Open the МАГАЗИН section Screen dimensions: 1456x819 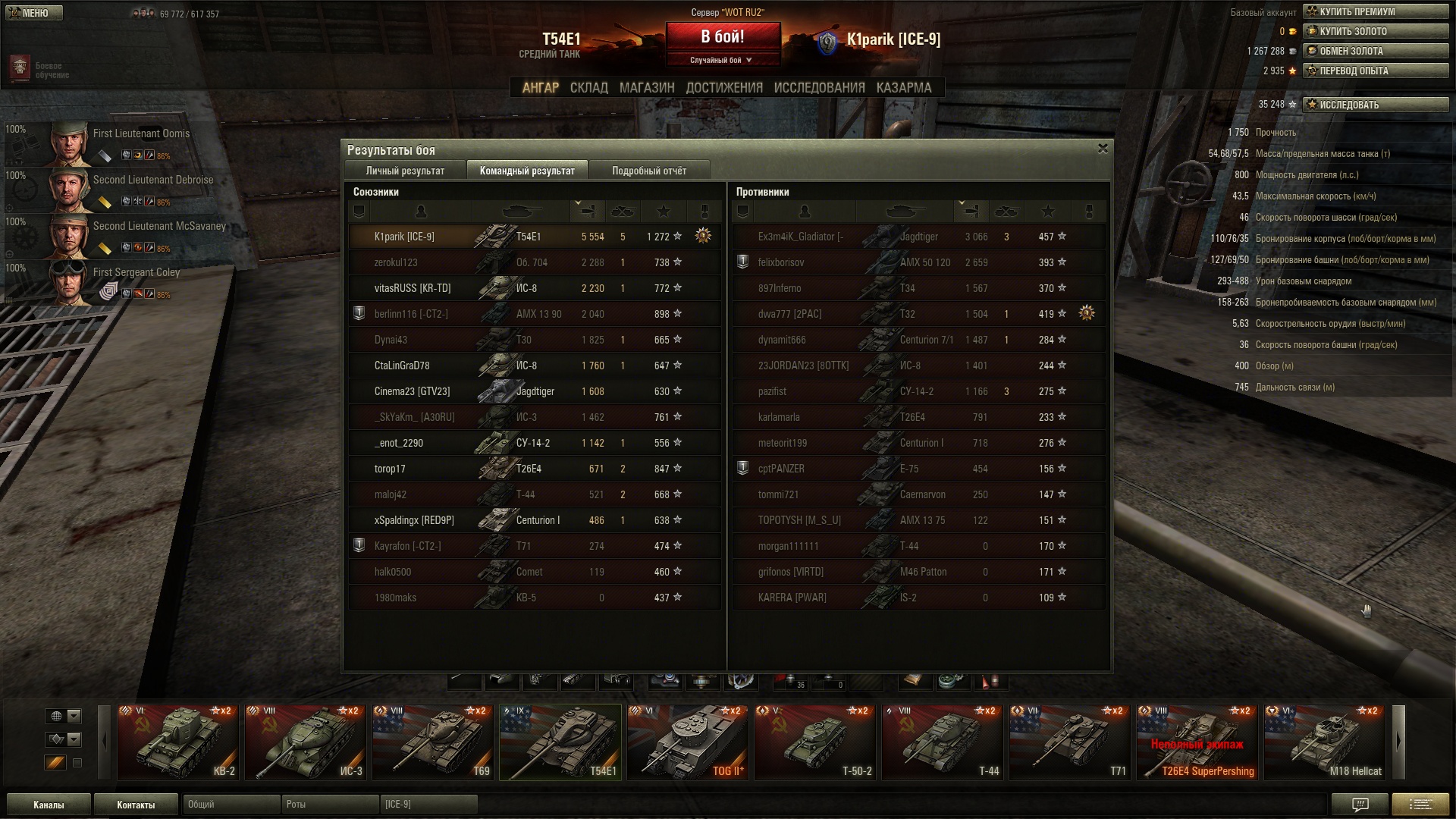647,88
